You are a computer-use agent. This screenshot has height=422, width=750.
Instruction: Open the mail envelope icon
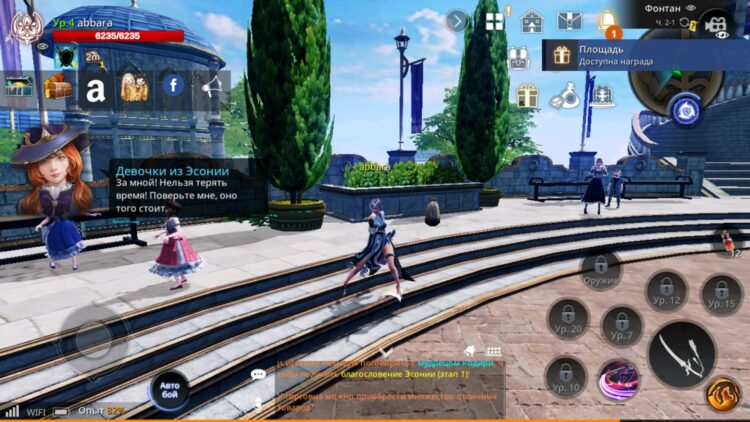coord(569,21)
